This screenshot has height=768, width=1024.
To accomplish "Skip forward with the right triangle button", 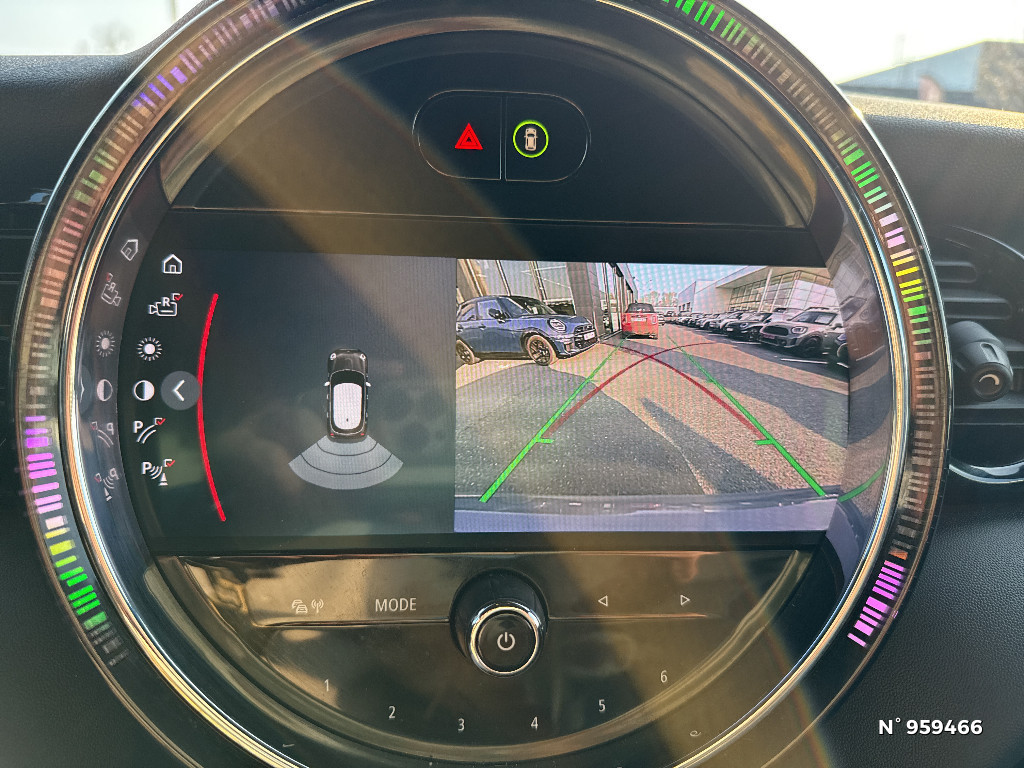I will (684, 600).
